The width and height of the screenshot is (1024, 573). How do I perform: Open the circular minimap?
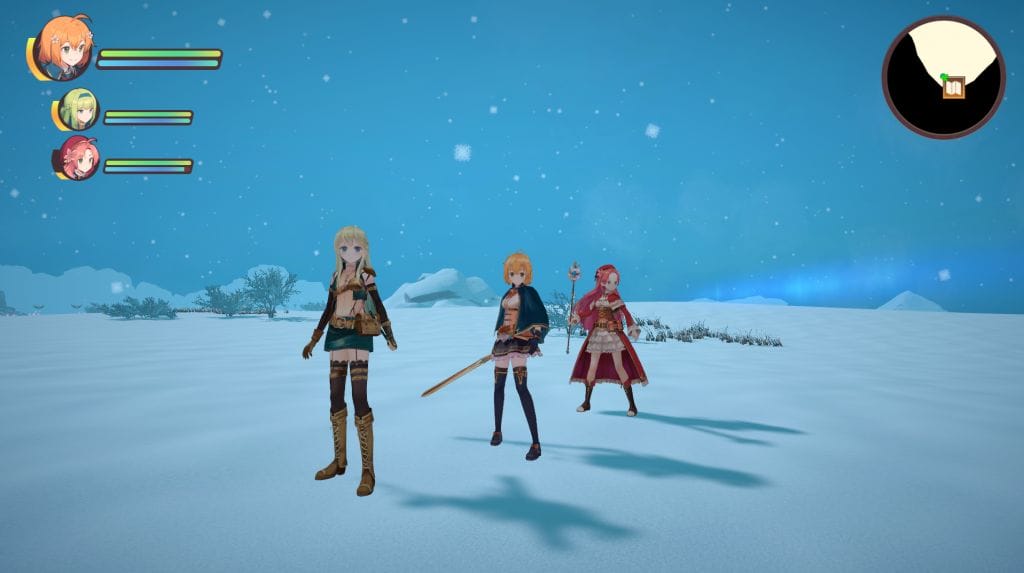coord(943,77)
